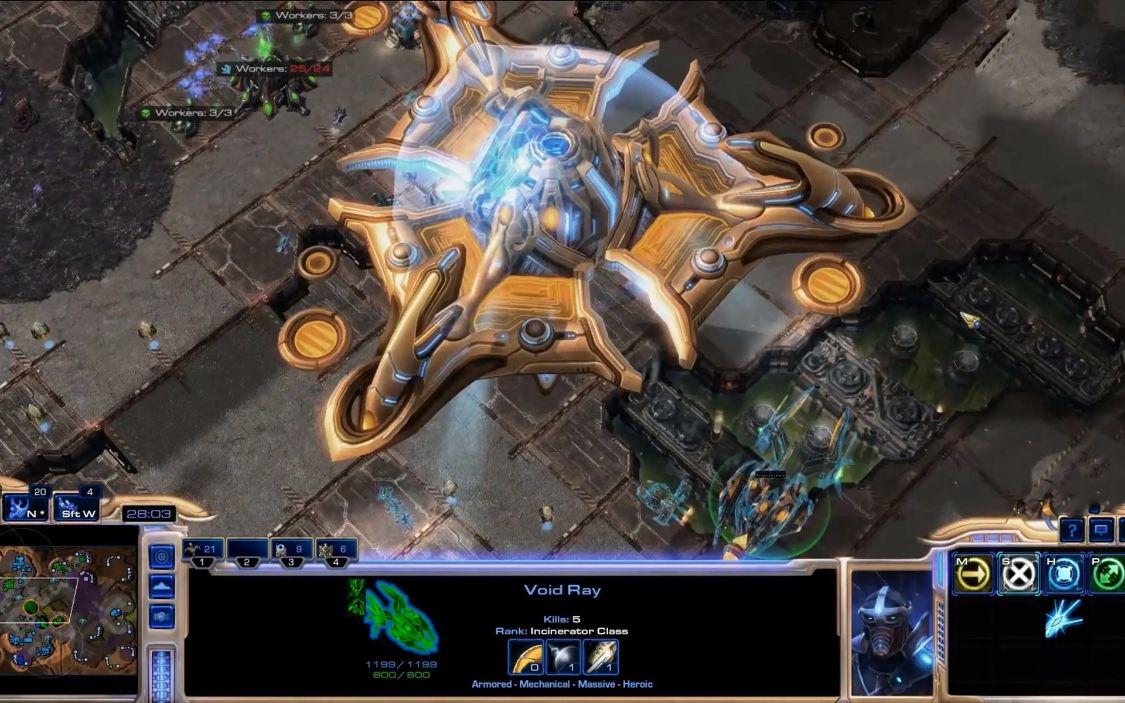This screenshot has width=1125, height=703.
Task: Choose the green Patrol command
Action: point(1107,575)
